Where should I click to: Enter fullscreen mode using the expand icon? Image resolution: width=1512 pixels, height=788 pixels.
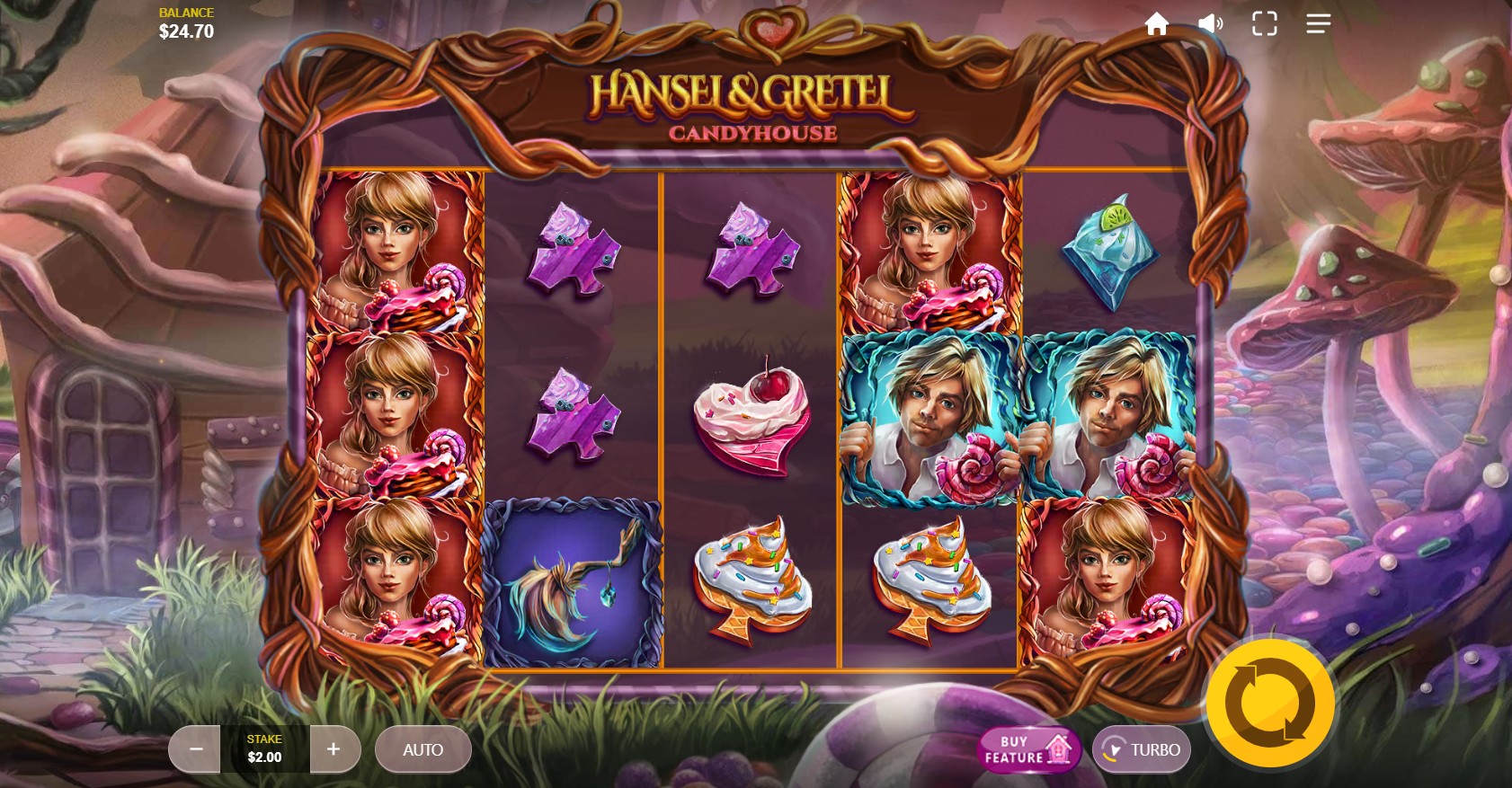click(1265, 23)
